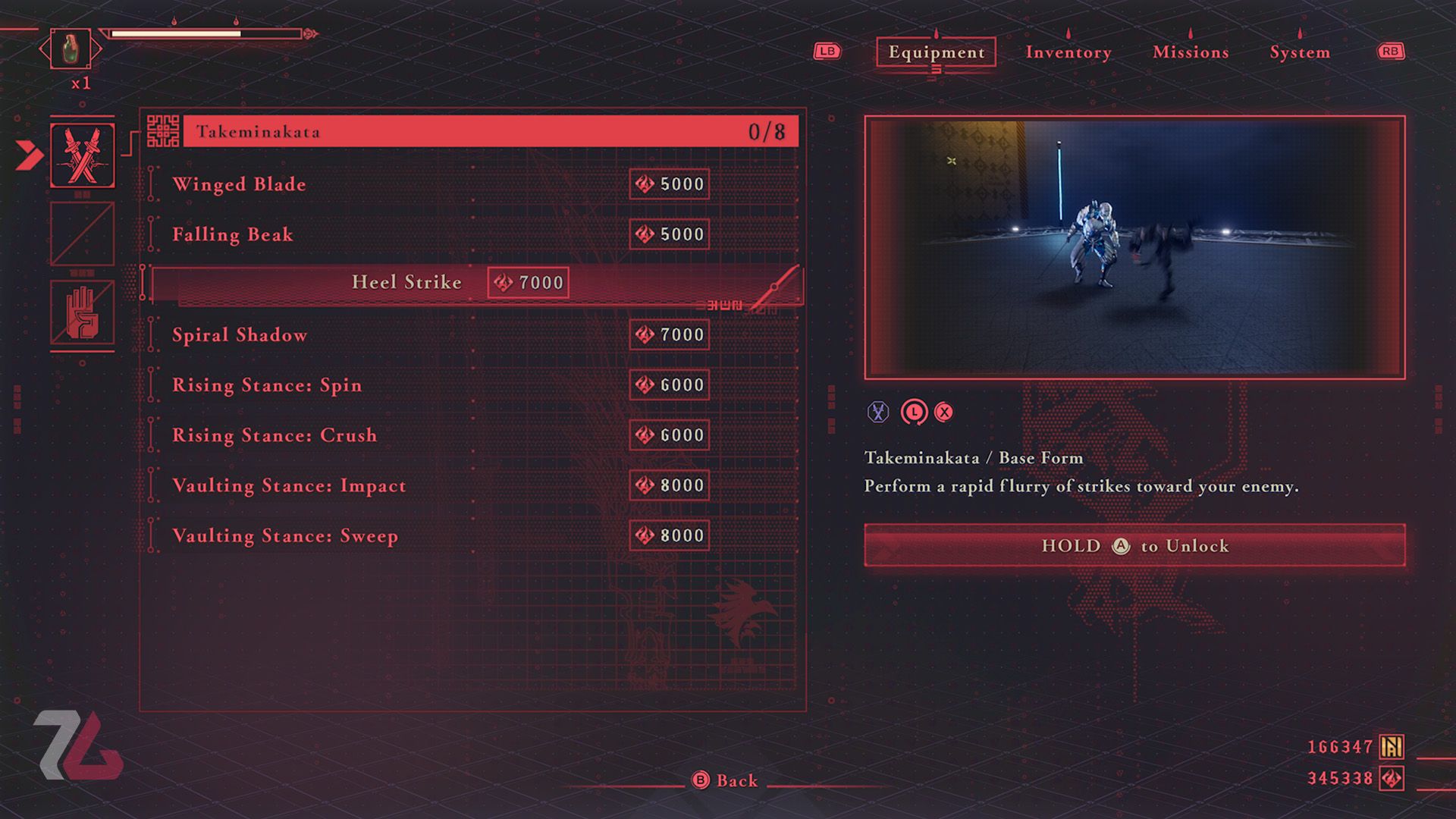Open the Inventory tab
Image resolution: width=1456 pixels, height=819 pixels.
[1068, 52]
